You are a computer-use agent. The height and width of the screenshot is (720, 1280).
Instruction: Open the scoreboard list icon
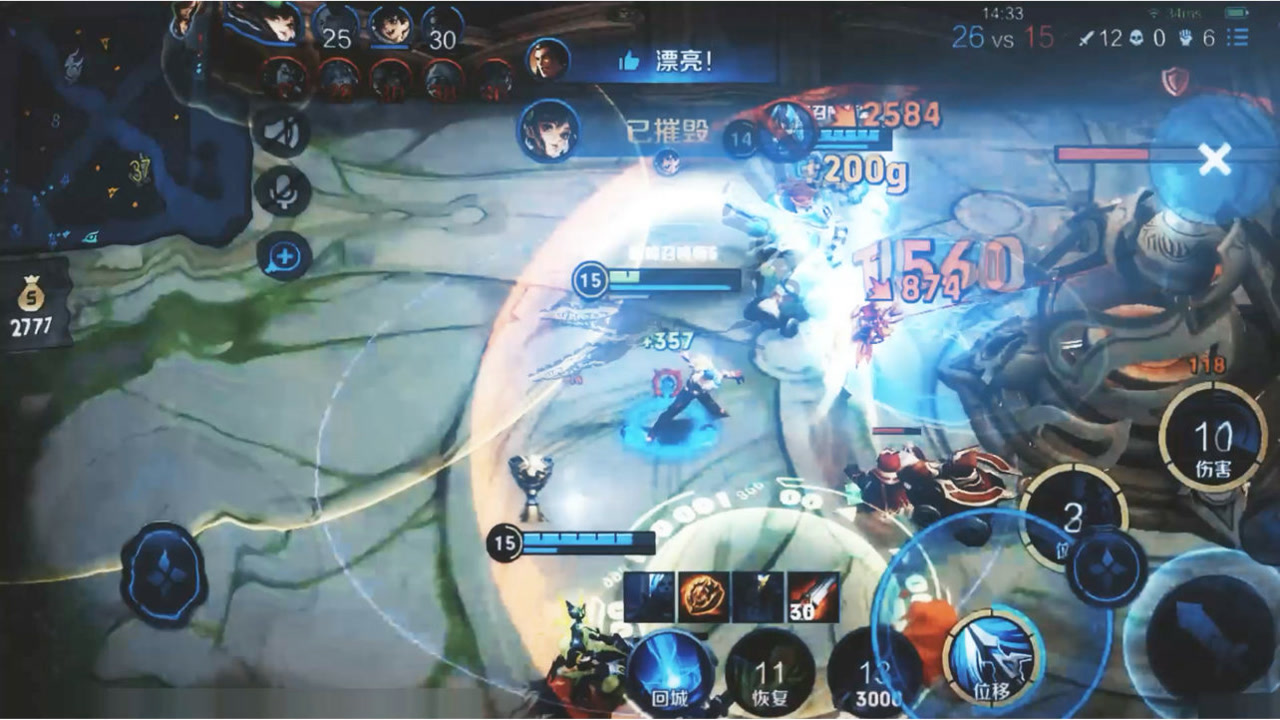coord(1238,38)
